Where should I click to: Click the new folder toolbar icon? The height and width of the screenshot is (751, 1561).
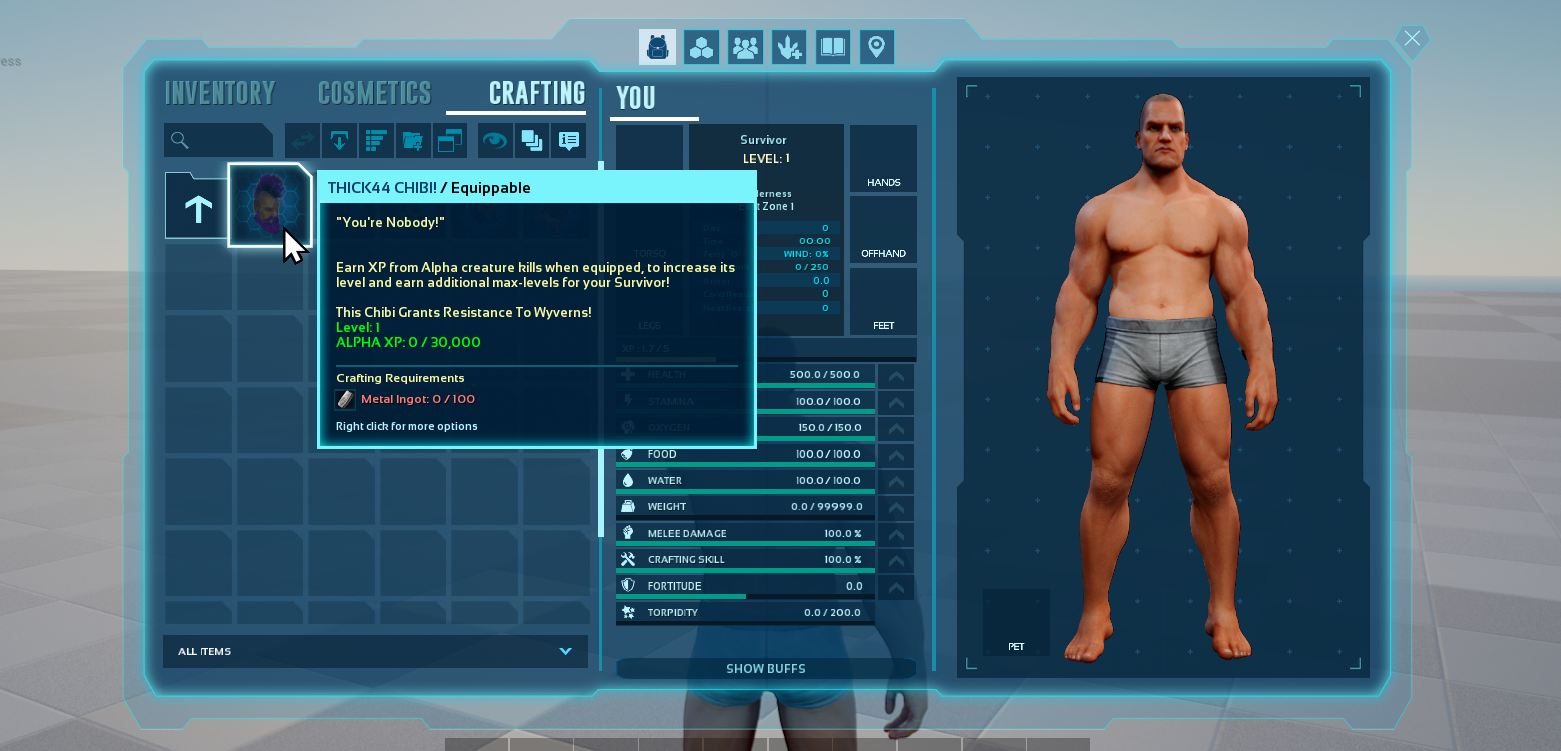tap(413, 141)
